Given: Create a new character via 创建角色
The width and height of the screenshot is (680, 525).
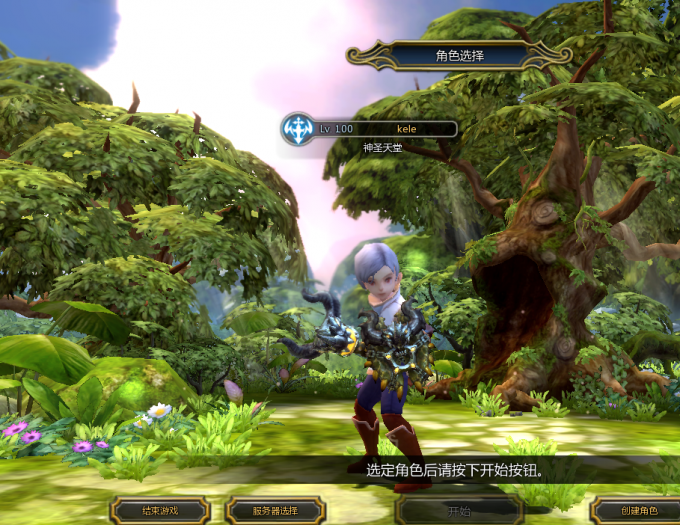Looking at the screenshot, I should 637,511.
